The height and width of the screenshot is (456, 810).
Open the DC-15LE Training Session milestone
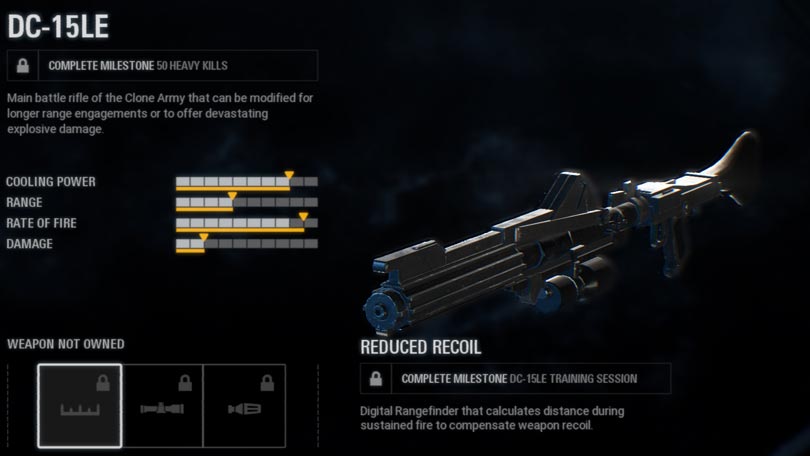[x=515, y=379]
